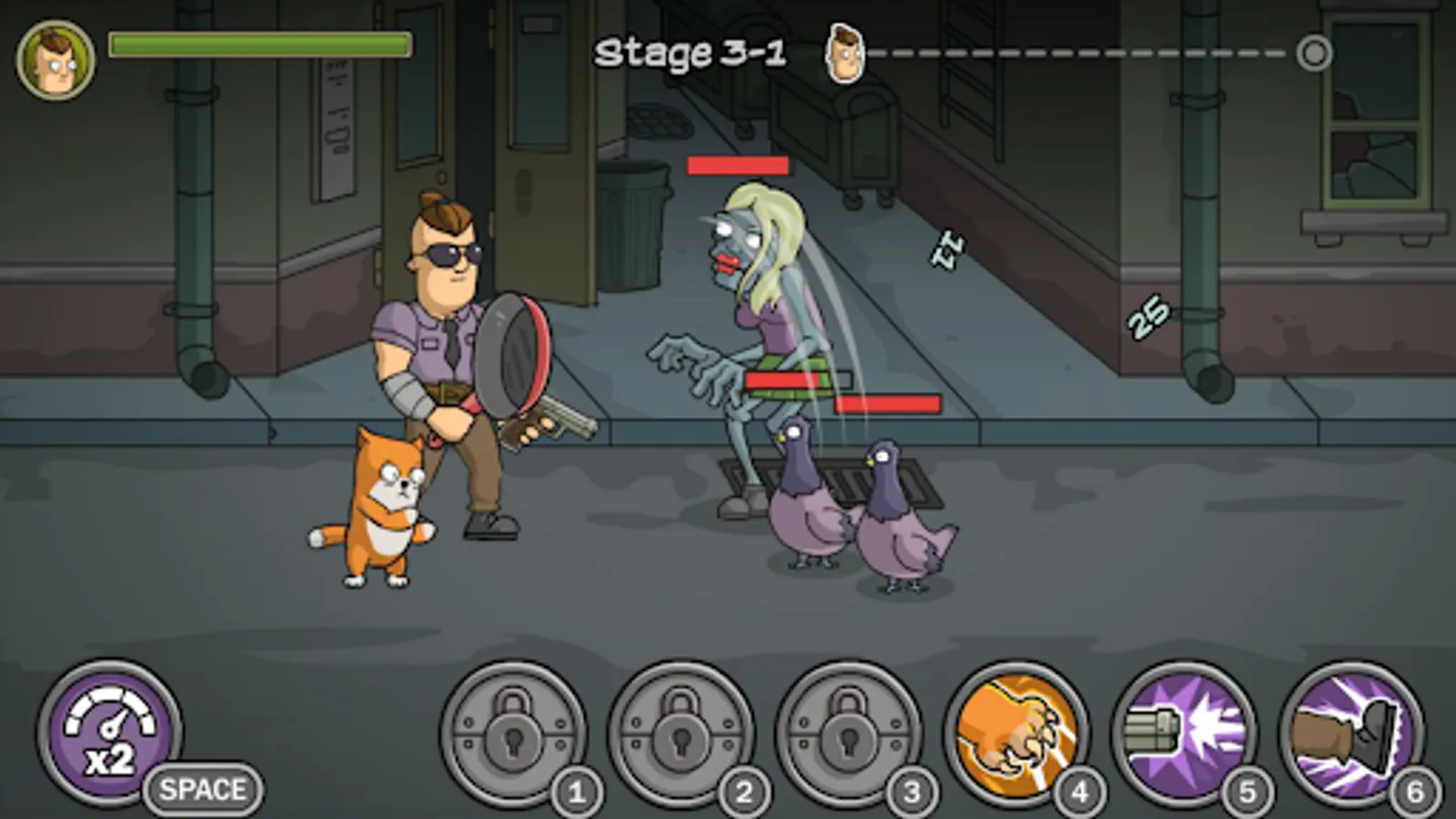
Task: Tap the red enemy health bar
Action: click(x=737, y=167)
